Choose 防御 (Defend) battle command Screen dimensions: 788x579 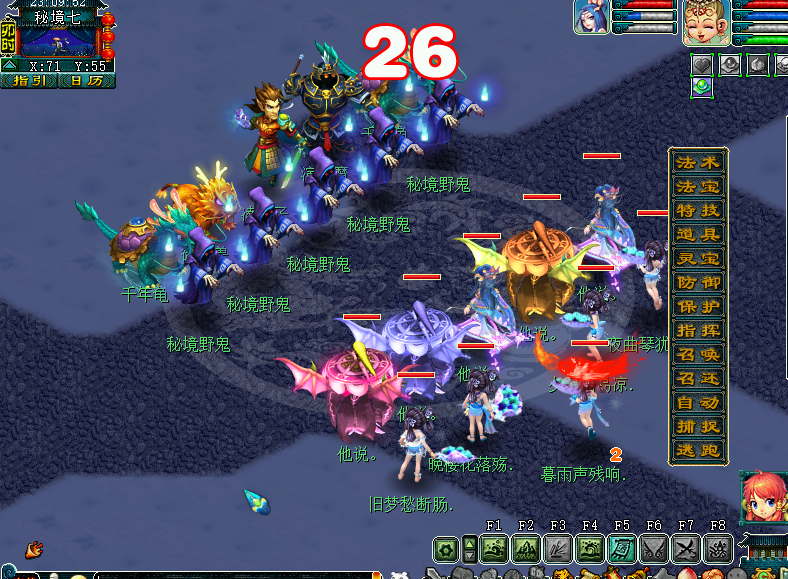[697, 282]
